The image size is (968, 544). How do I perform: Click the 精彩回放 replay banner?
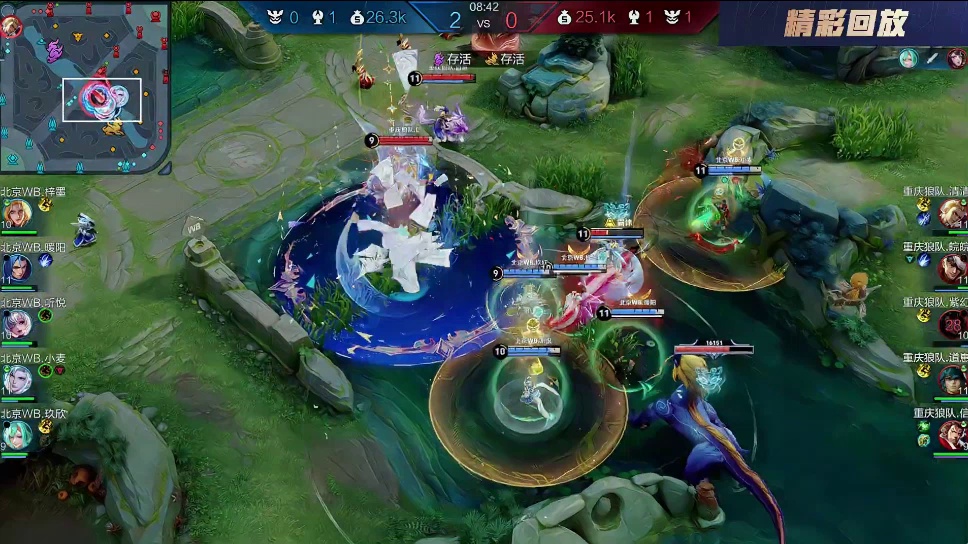845,24
